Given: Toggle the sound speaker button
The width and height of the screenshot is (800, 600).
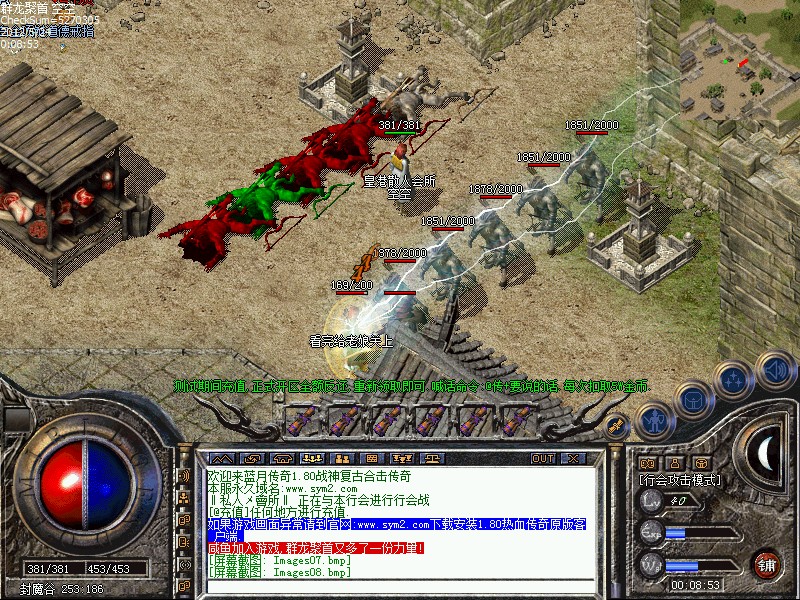Looking at the screenshot, I should (x=775, y=367).
